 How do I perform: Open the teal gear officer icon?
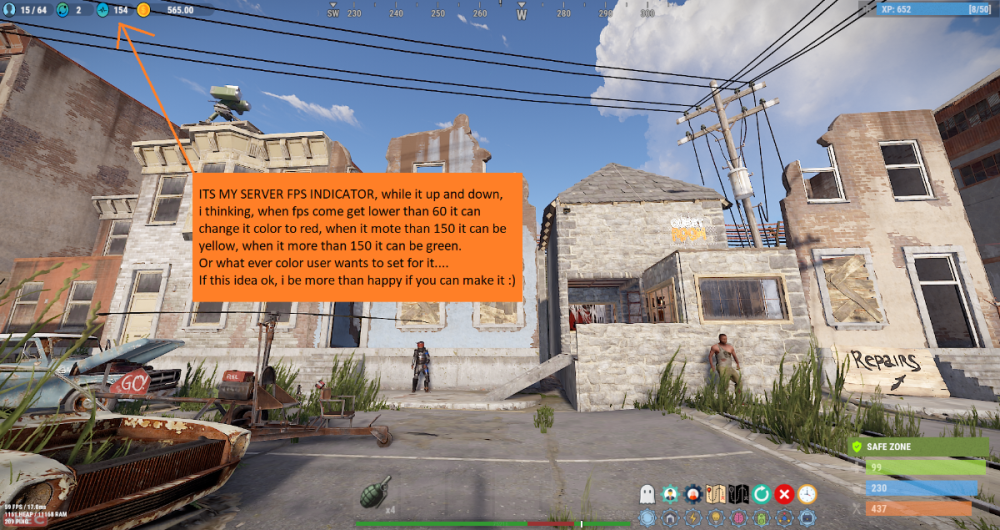(670, 494)
